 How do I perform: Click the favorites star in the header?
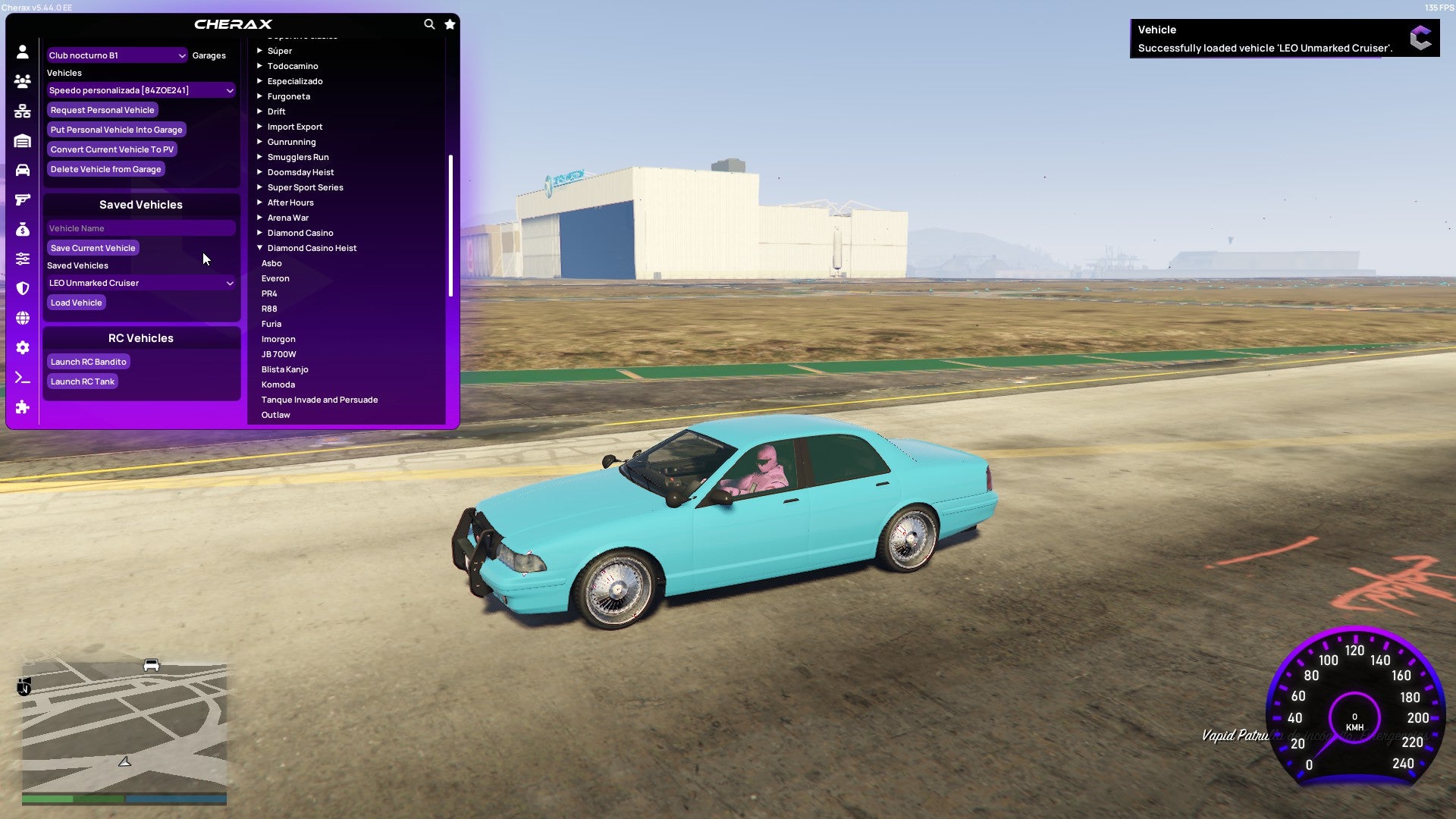click(x=449, y=24)
